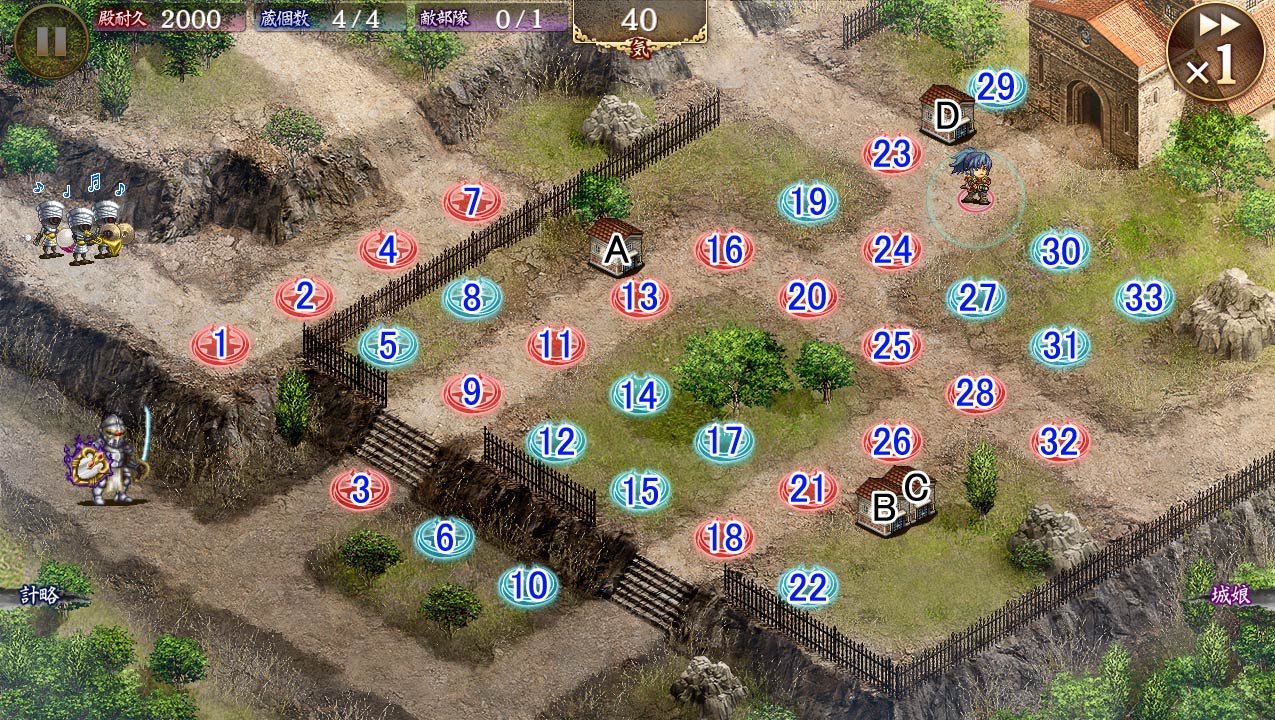The image size is (1275, 720).
Task: Select blue deployment tile 8
Action: coord(472,297)
